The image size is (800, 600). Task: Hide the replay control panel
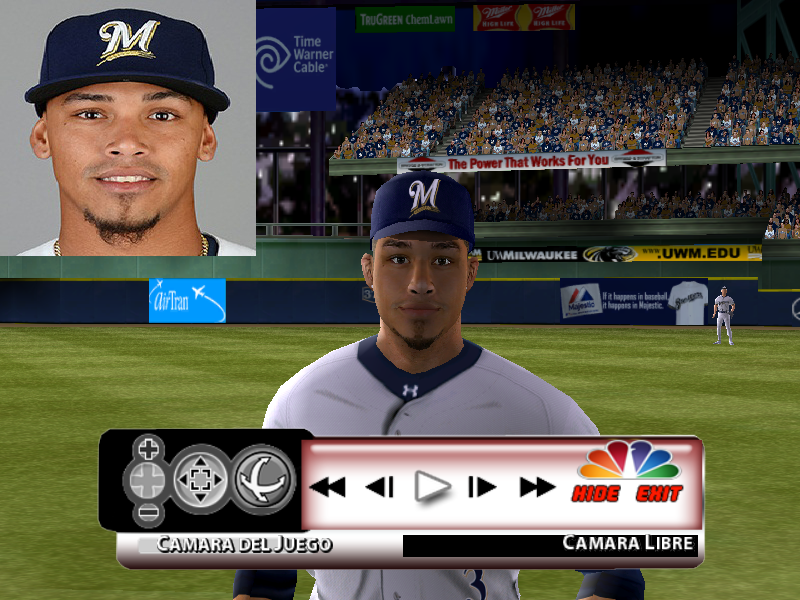pos(596,494)
